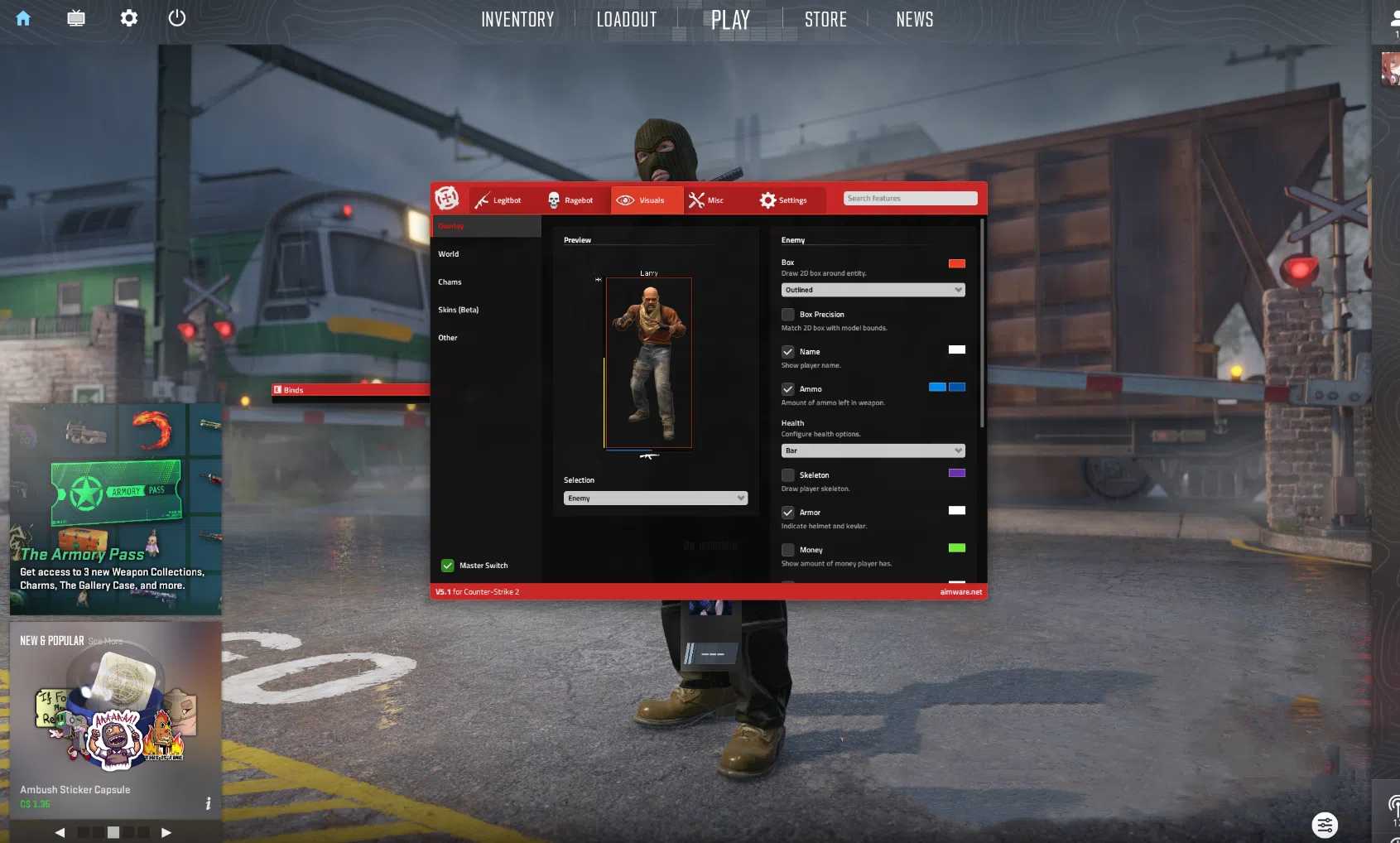Open game settings gear icon

point(128,17)
